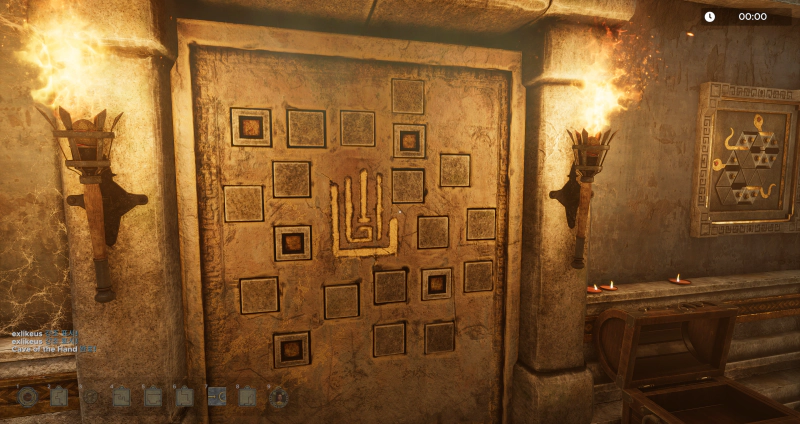This screenshot has width=800, height=424.
Task: Click the Cave of the Hand chat message
Action: (46, 349)
